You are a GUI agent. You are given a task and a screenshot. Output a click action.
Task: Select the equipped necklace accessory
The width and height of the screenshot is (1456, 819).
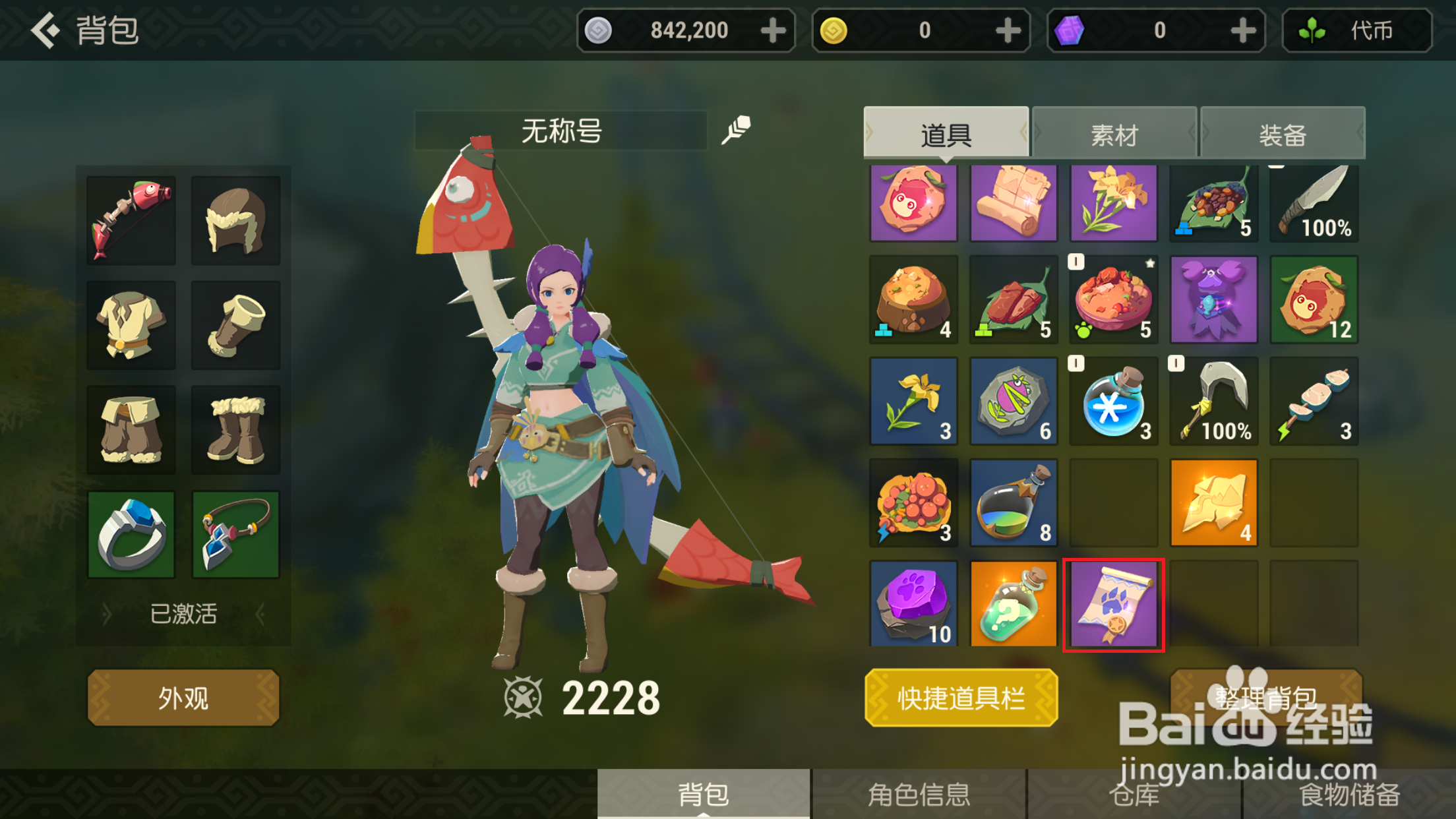click(x=235, y=533)
